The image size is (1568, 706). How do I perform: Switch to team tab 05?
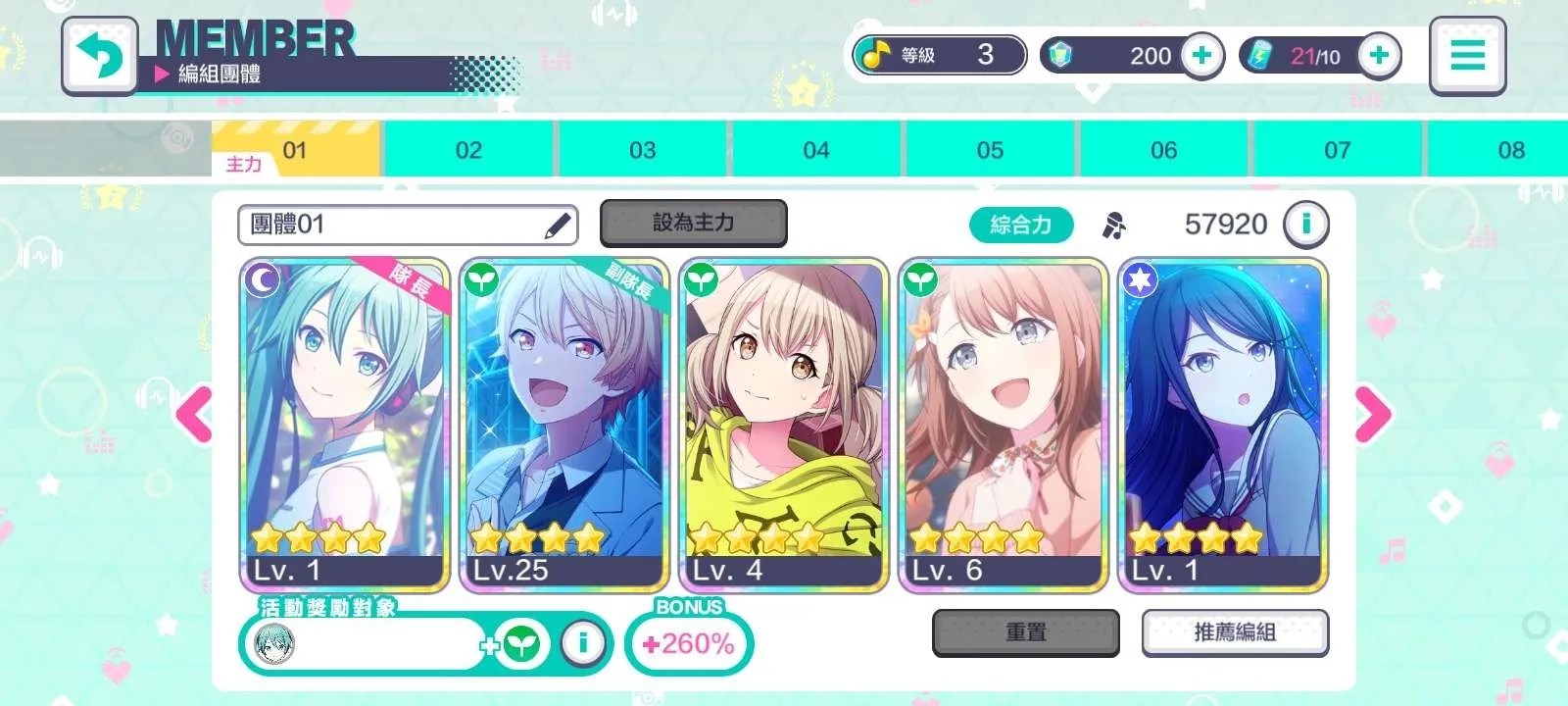[x=990, y=150]
